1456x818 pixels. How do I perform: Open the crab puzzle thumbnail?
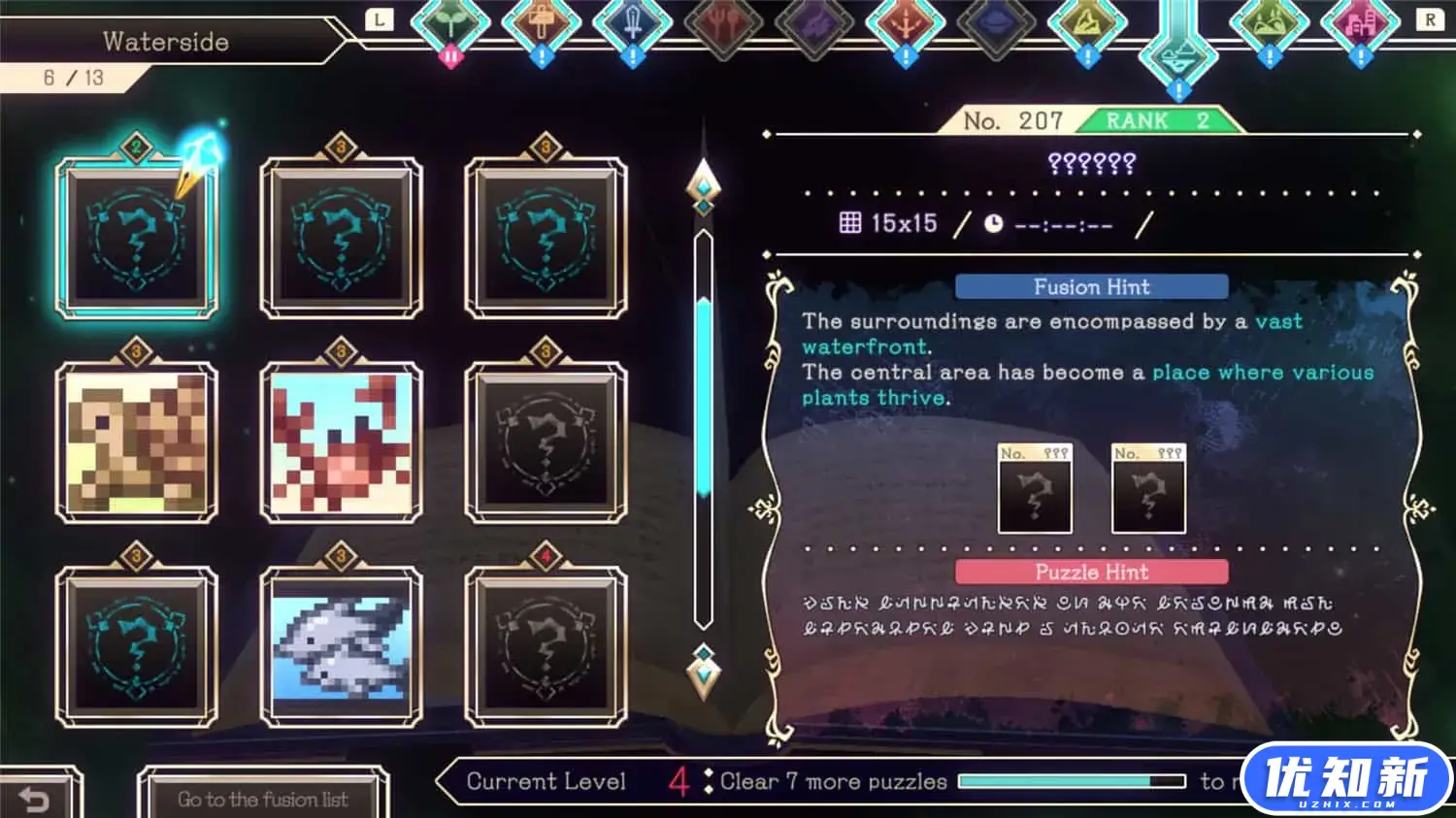tap(340, 442)
